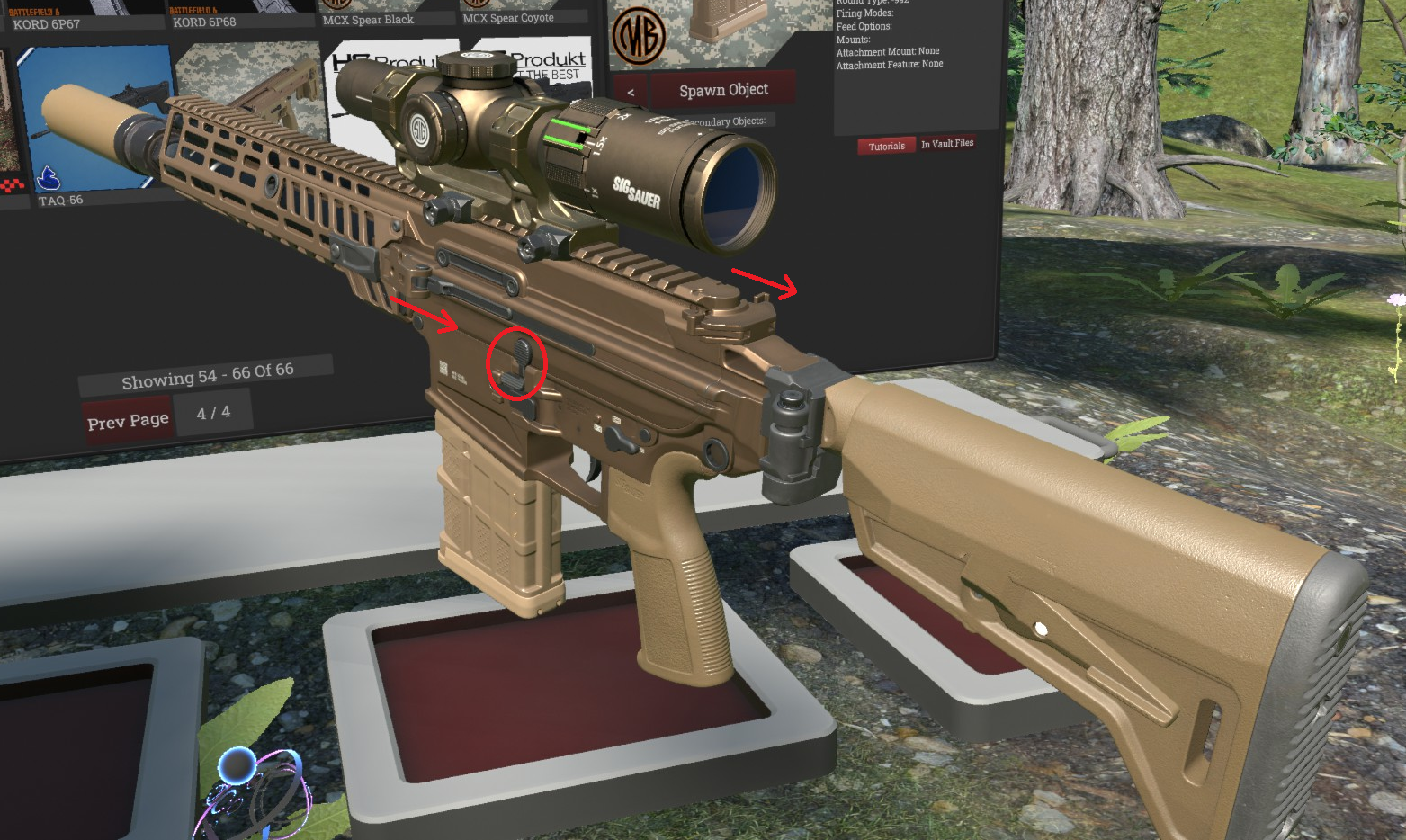Select the MCX Spear Coyote entry
Viewport: 1406px width, 840px height.
coord(508,17)
